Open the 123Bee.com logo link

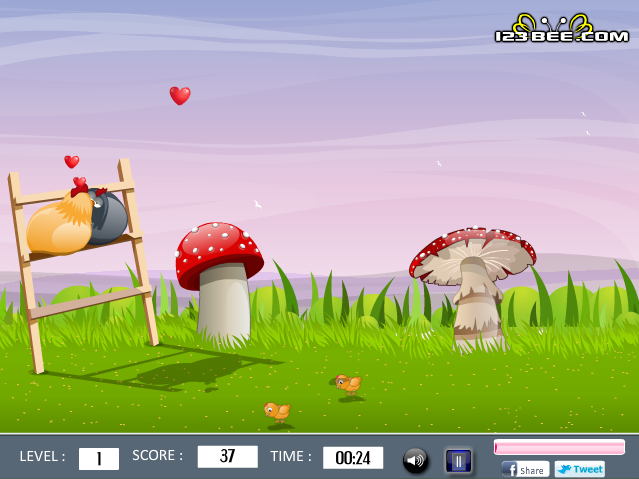(561, 30)
